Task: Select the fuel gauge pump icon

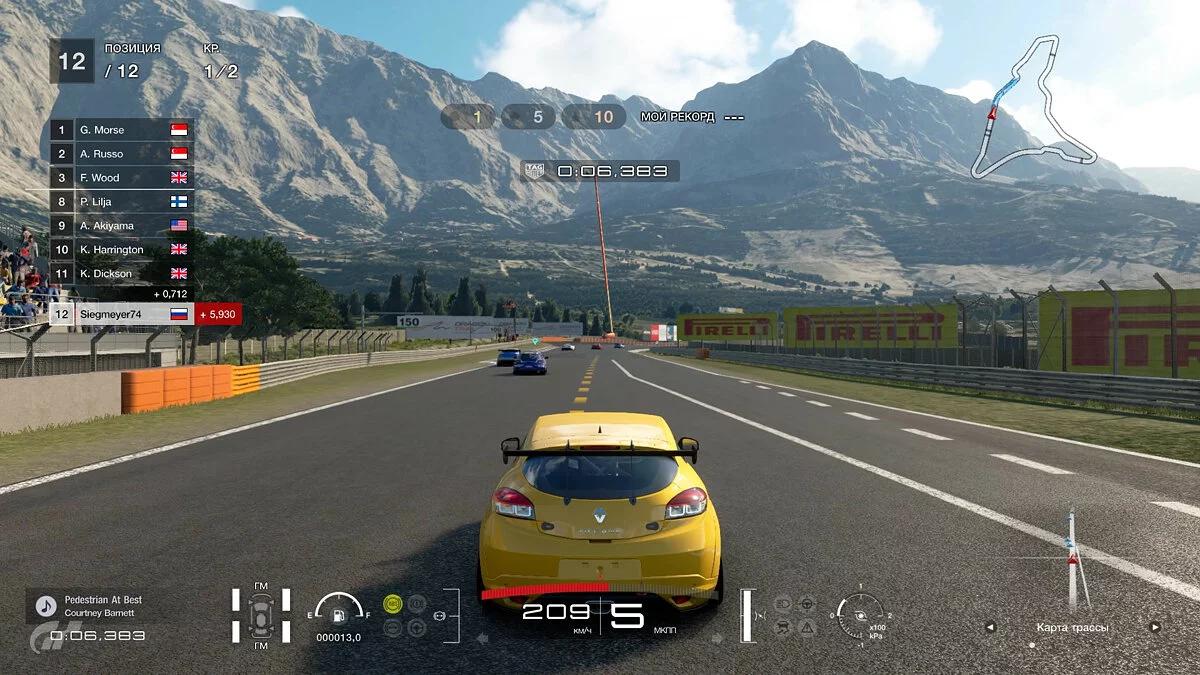Action: [x=340, y=609]
